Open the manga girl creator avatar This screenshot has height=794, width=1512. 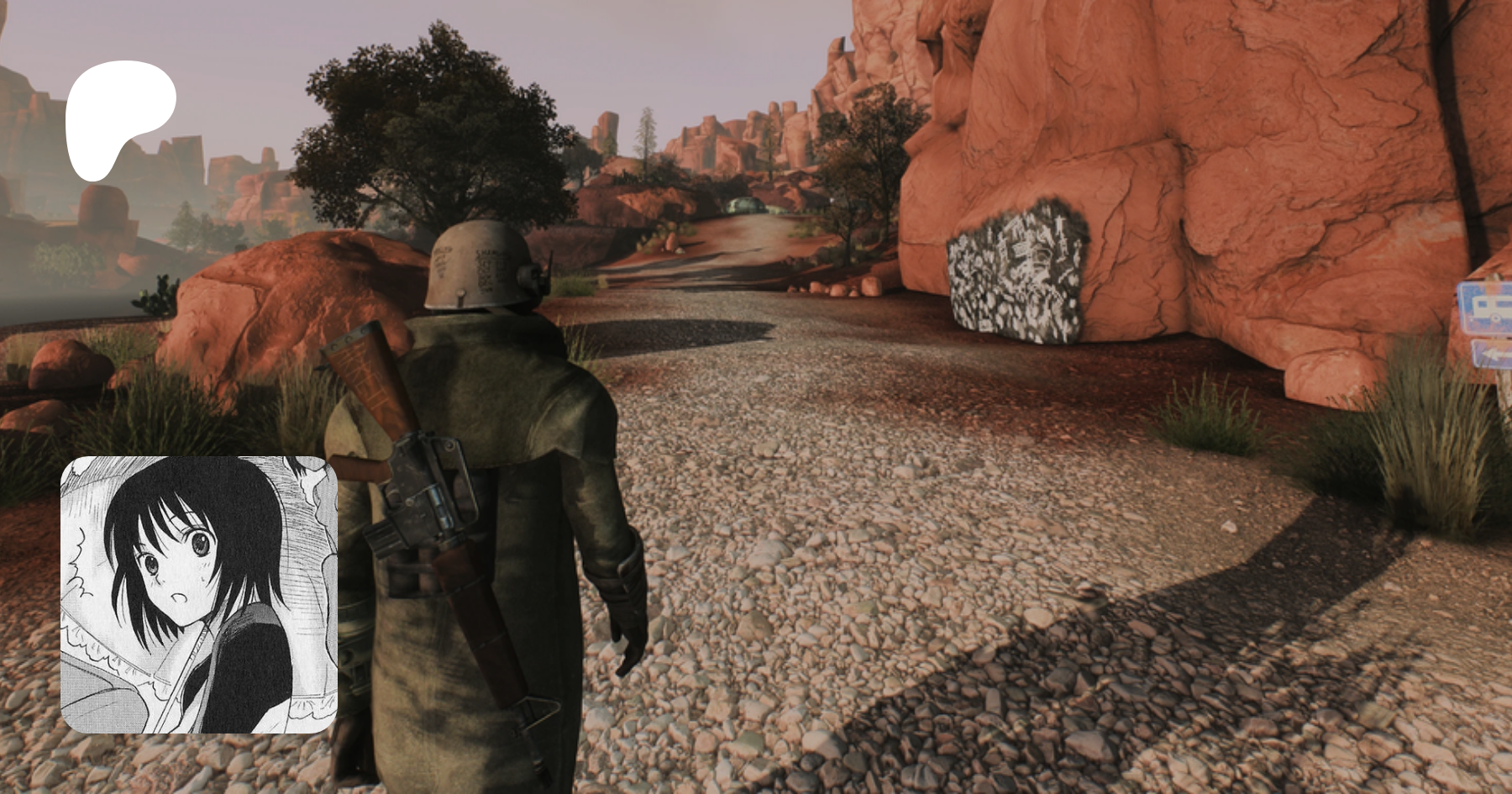coord(199,594)
